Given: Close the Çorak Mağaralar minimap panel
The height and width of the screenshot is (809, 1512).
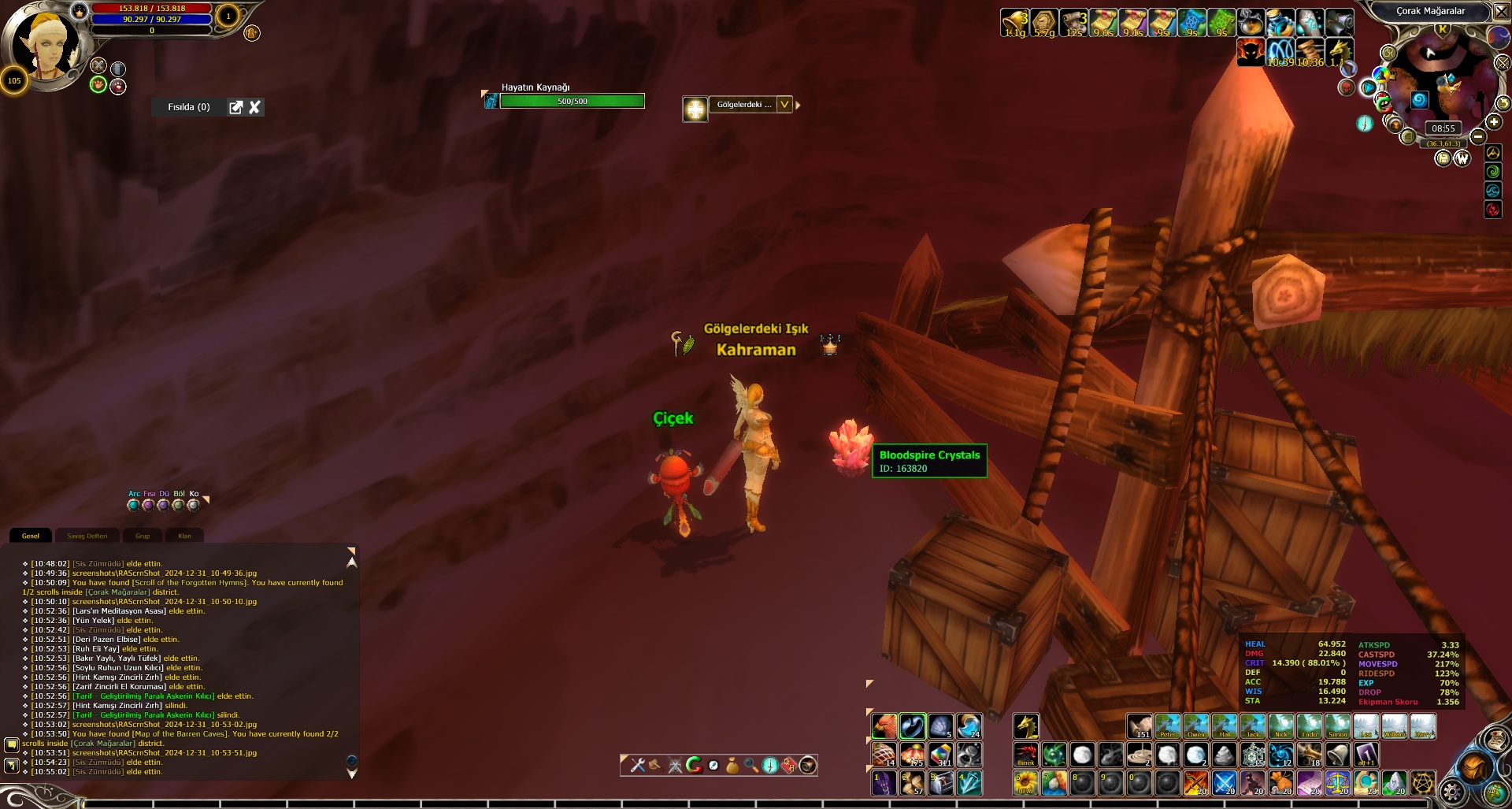Looking at the screenshot, I should tap(1501, 11).
